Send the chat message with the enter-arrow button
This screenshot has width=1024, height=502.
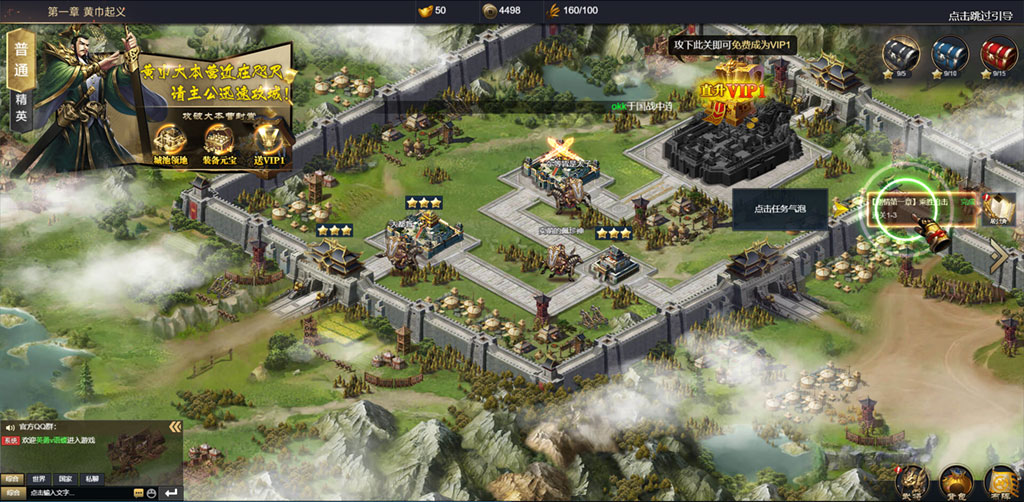(170, 493)
